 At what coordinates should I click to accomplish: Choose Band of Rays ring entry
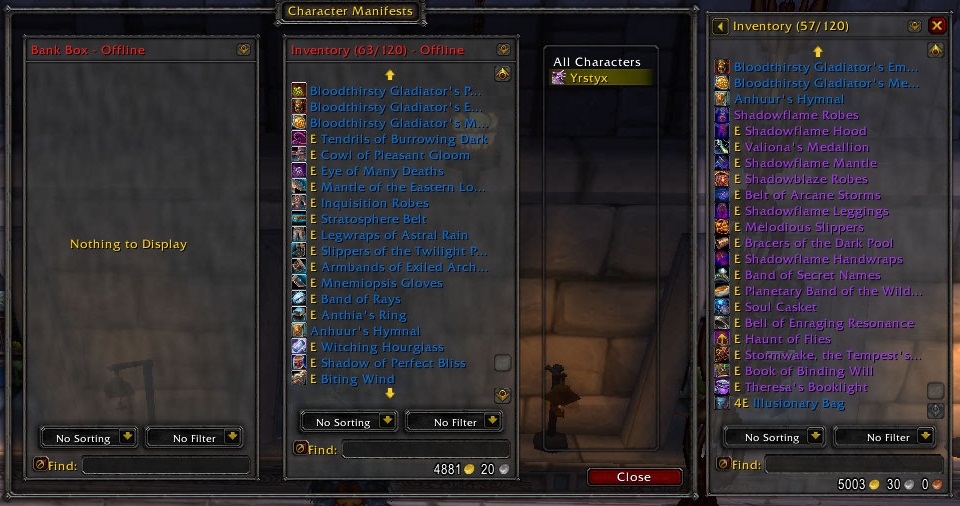pyautogui.click(x=360, y=299)
